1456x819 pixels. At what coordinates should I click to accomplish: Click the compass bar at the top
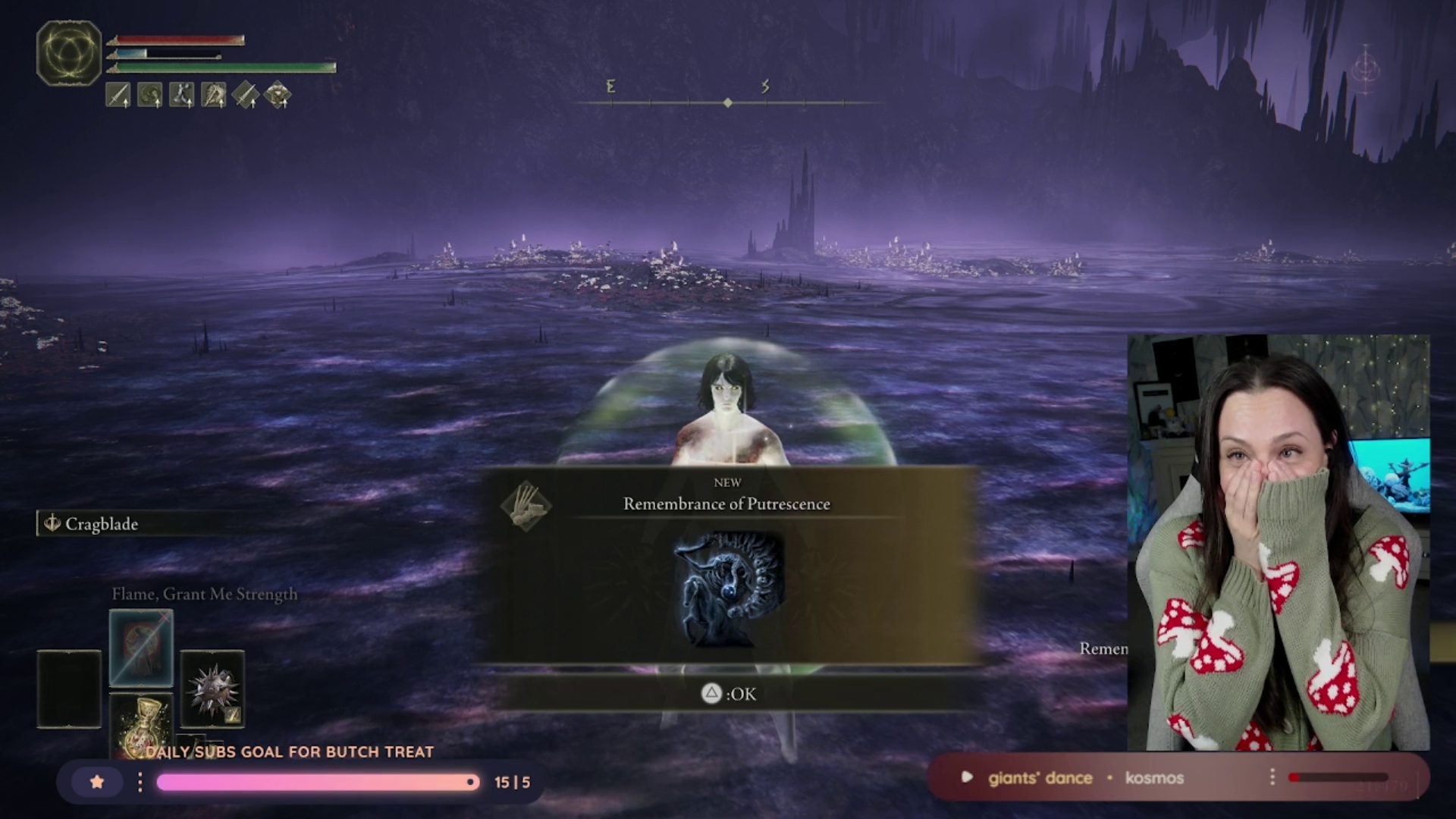728,102
